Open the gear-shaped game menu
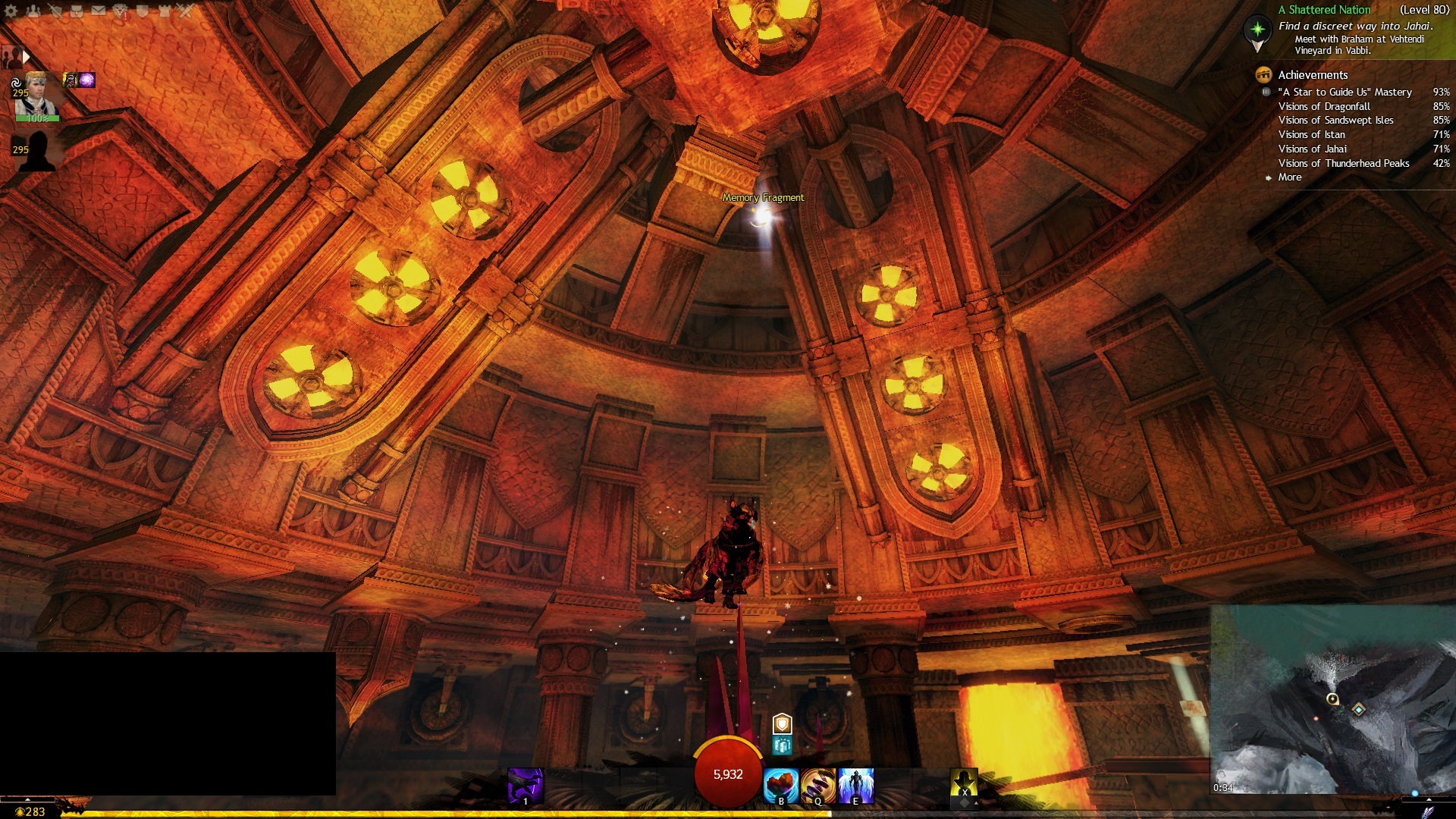Image resolution: width=1456 pixels, height=819 pixels. pyautogui.click(x=11, y=11)
